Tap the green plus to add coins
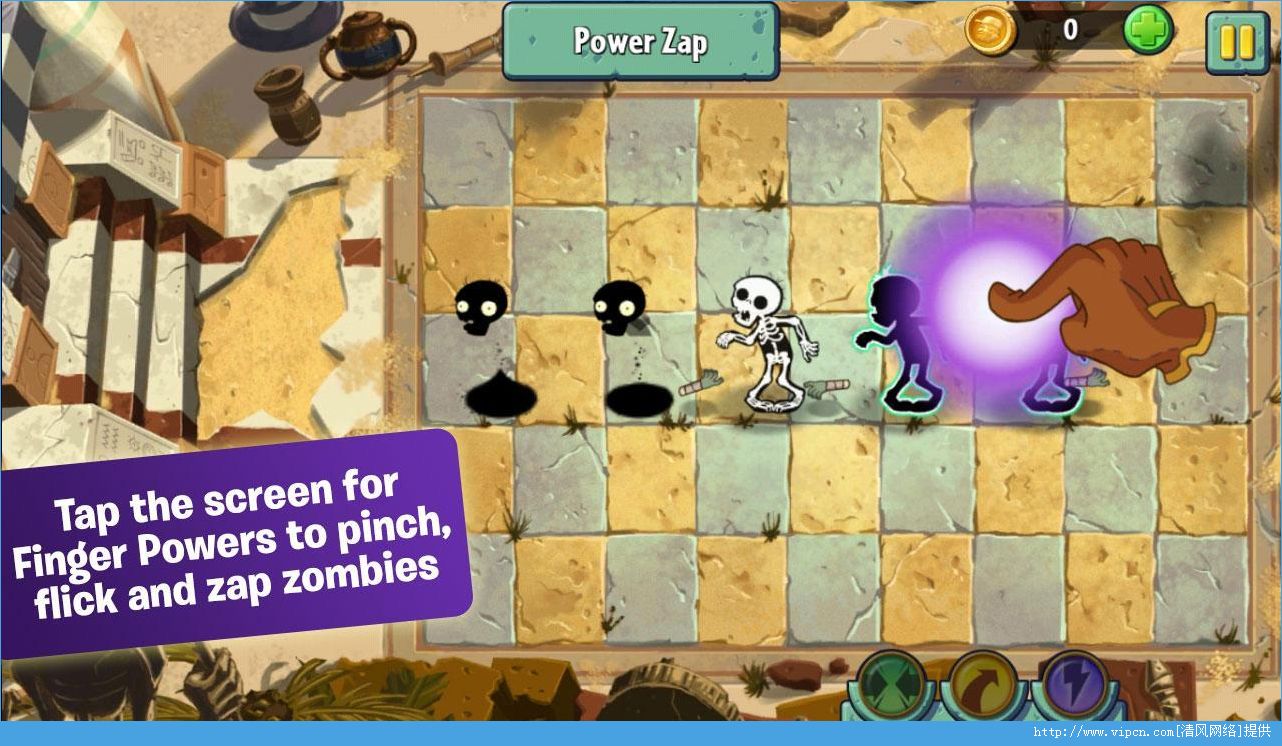The image size is (1282, 746). 1147,31
